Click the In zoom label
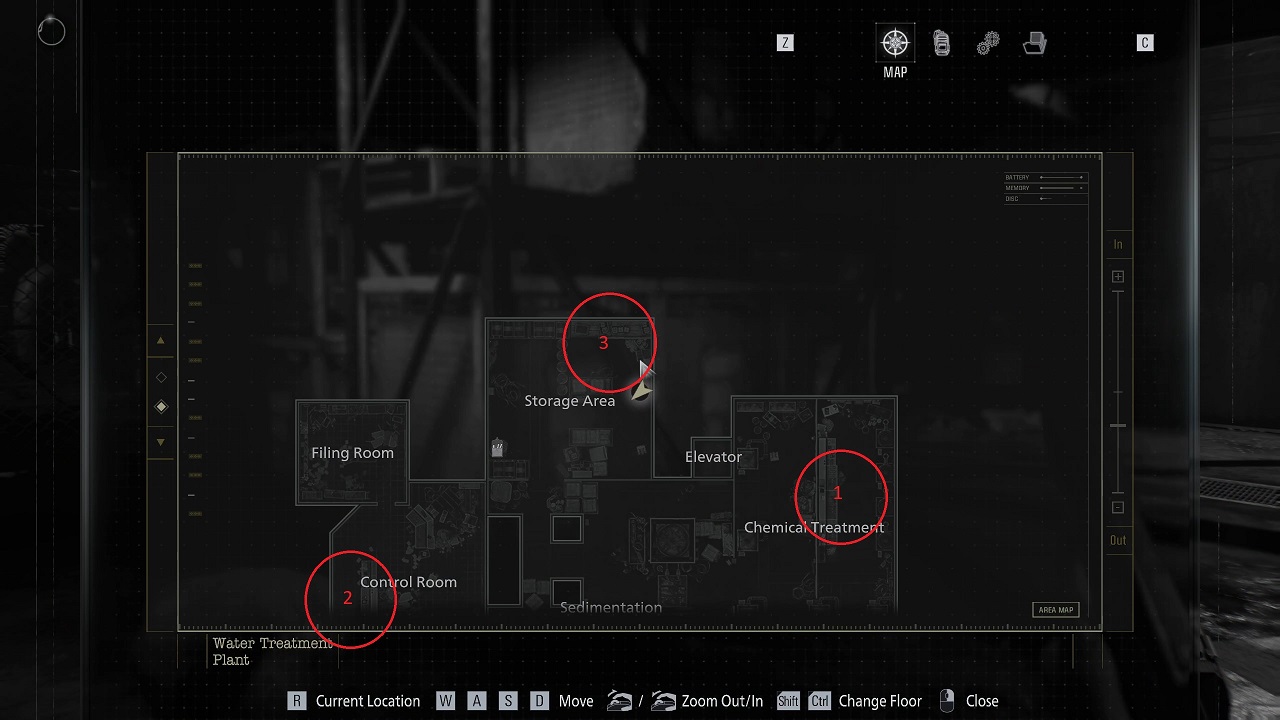The image size is (1280, 720). 1117,243
